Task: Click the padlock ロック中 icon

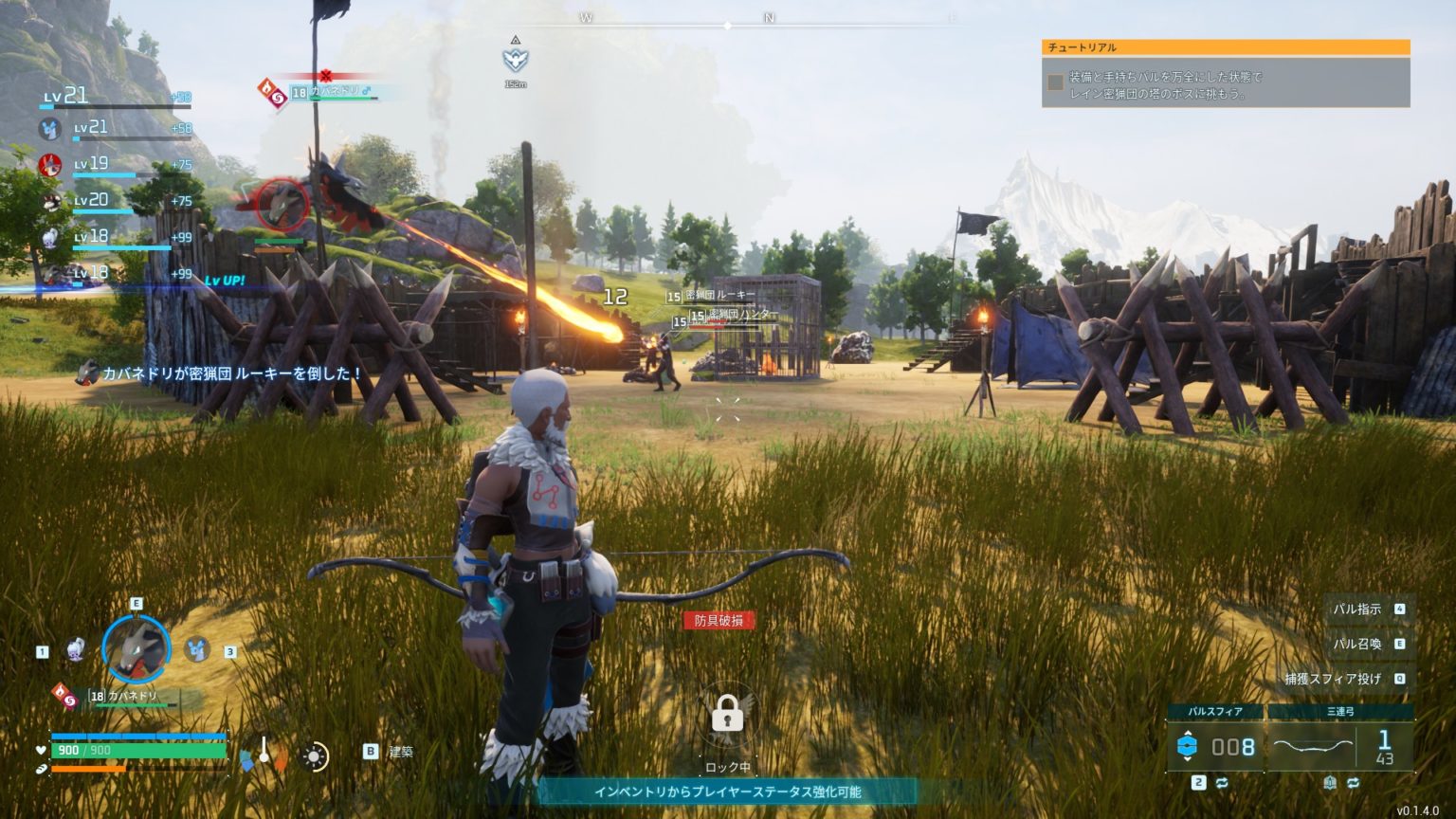Action: tap(727, 714)
